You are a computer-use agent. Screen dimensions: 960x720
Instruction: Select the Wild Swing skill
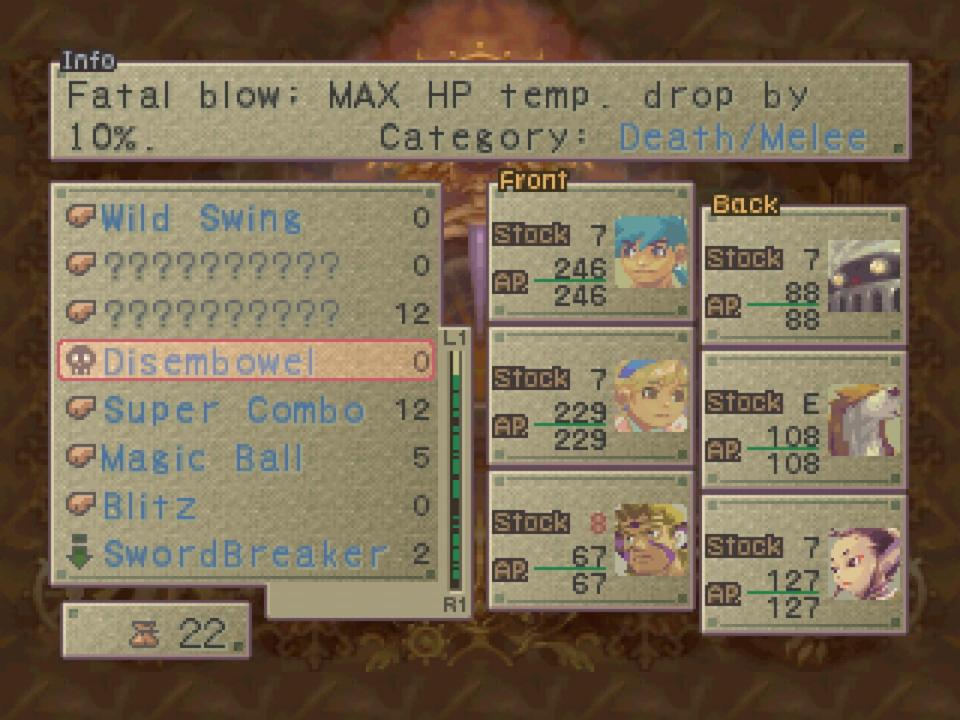coord(200,219)
